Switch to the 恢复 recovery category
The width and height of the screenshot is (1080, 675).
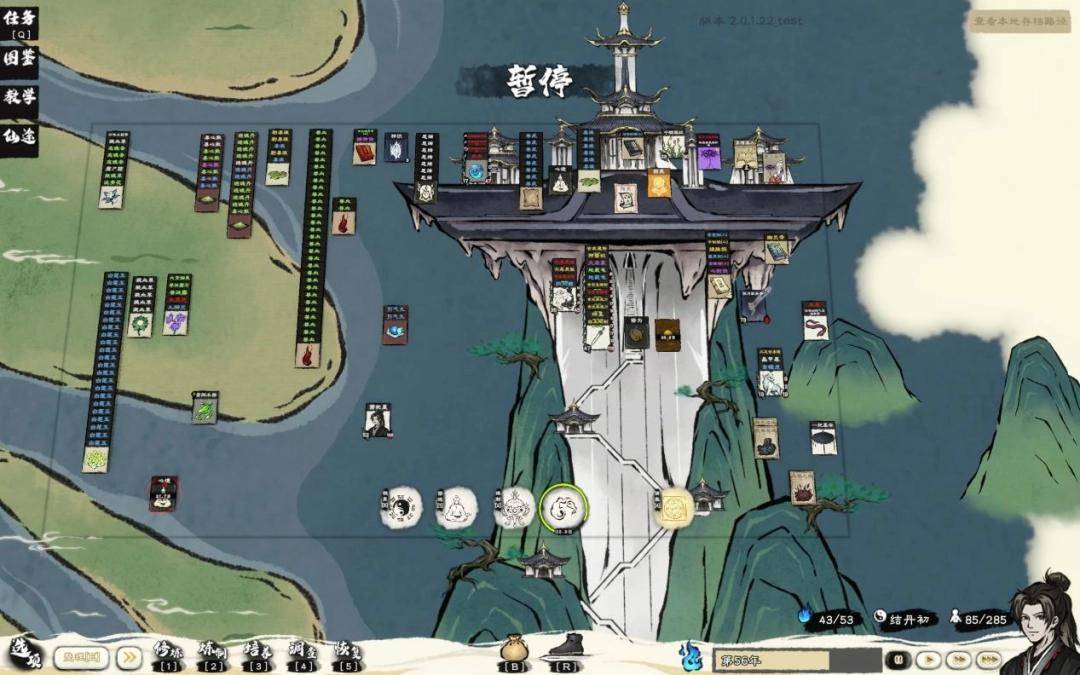click(x=348, y=654)
